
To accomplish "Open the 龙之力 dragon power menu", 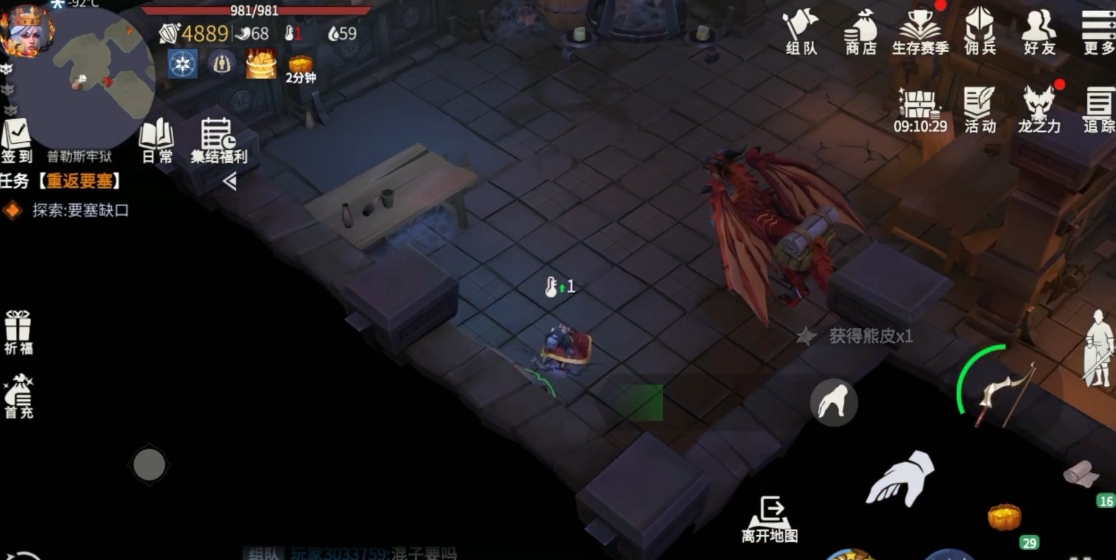I will click(1040, 108).
